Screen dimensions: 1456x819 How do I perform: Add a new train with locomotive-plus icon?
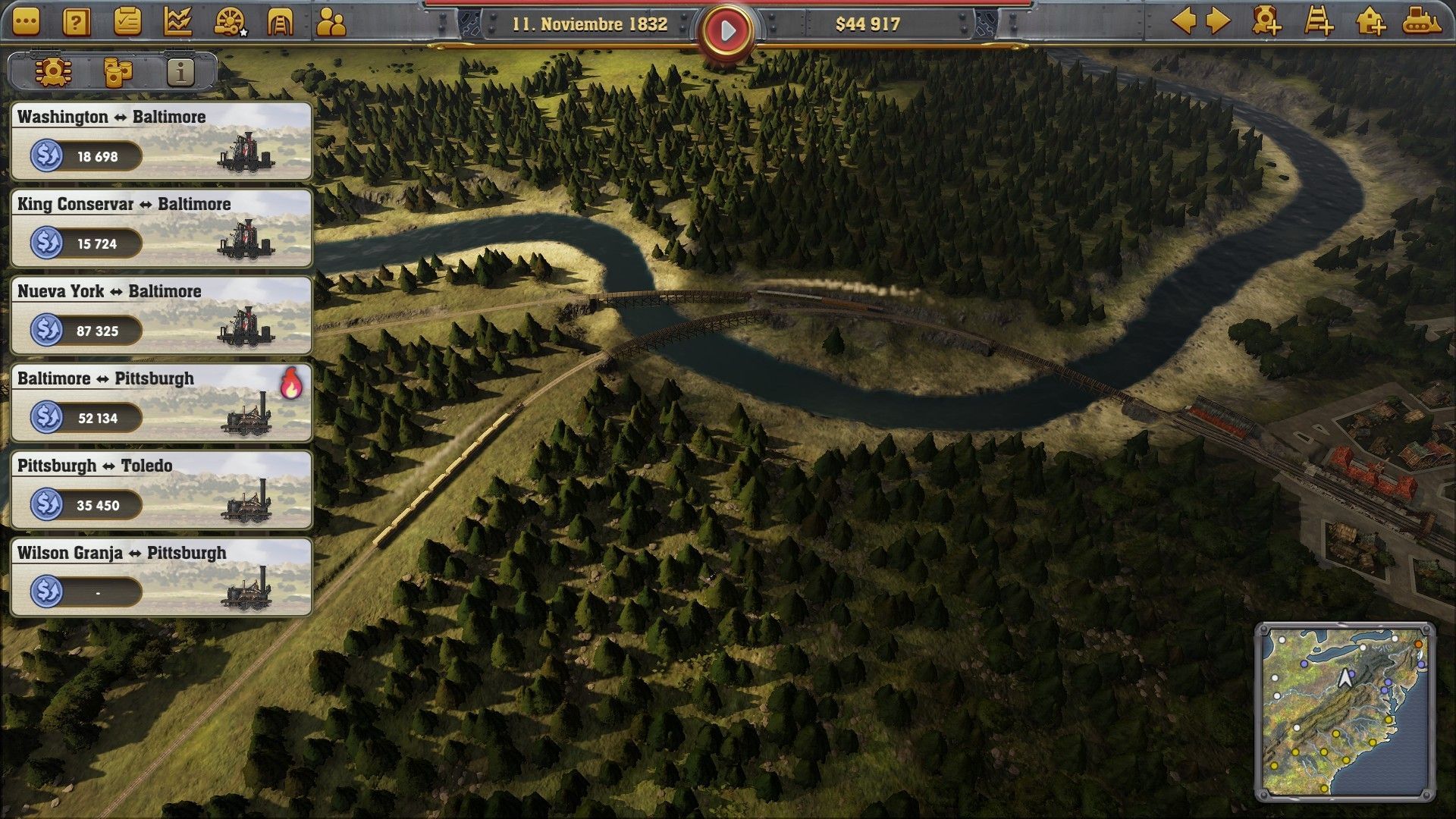1266,21
